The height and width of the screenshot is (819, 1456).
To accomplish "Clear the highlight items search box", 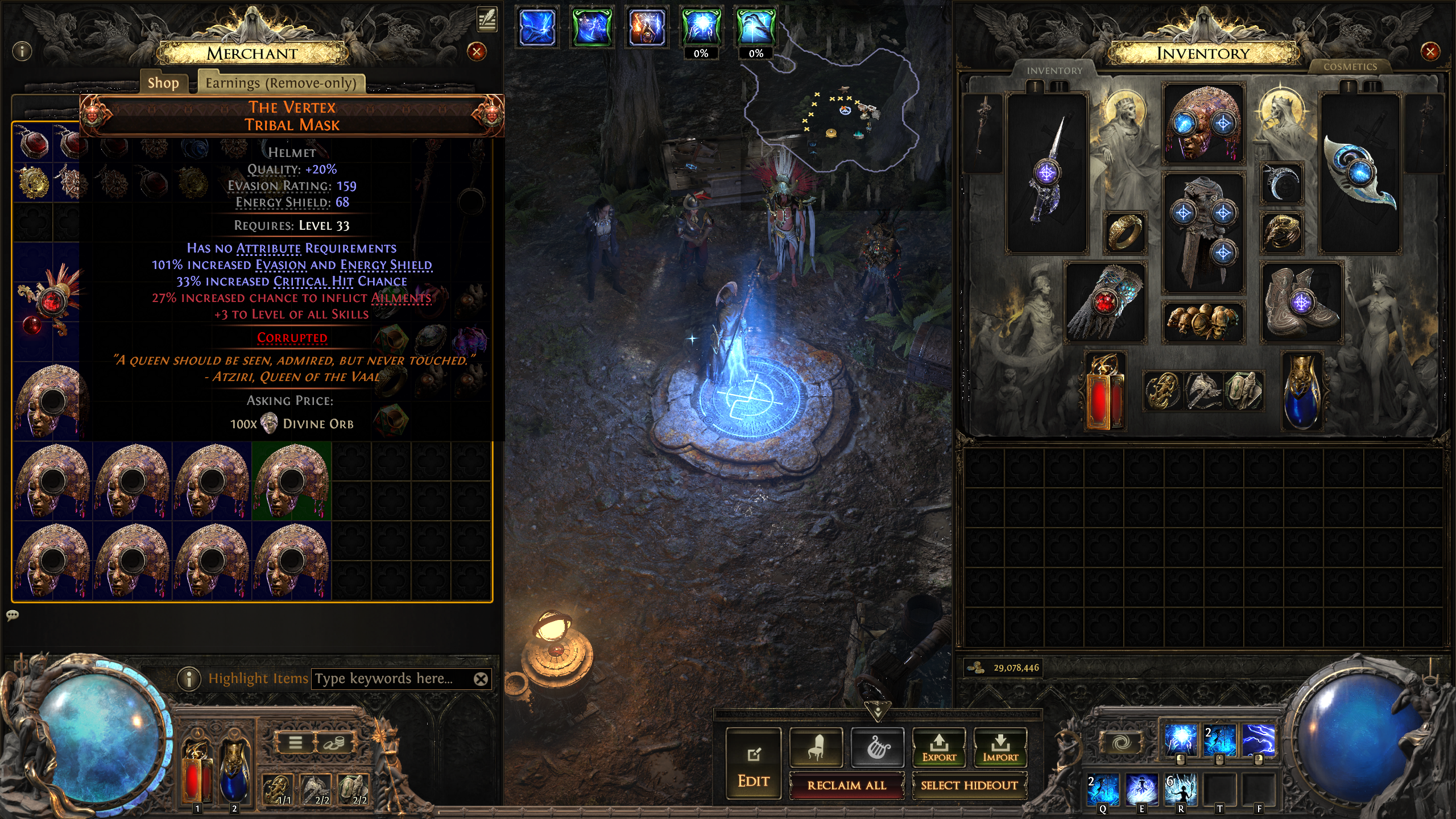I will point(481,679).
